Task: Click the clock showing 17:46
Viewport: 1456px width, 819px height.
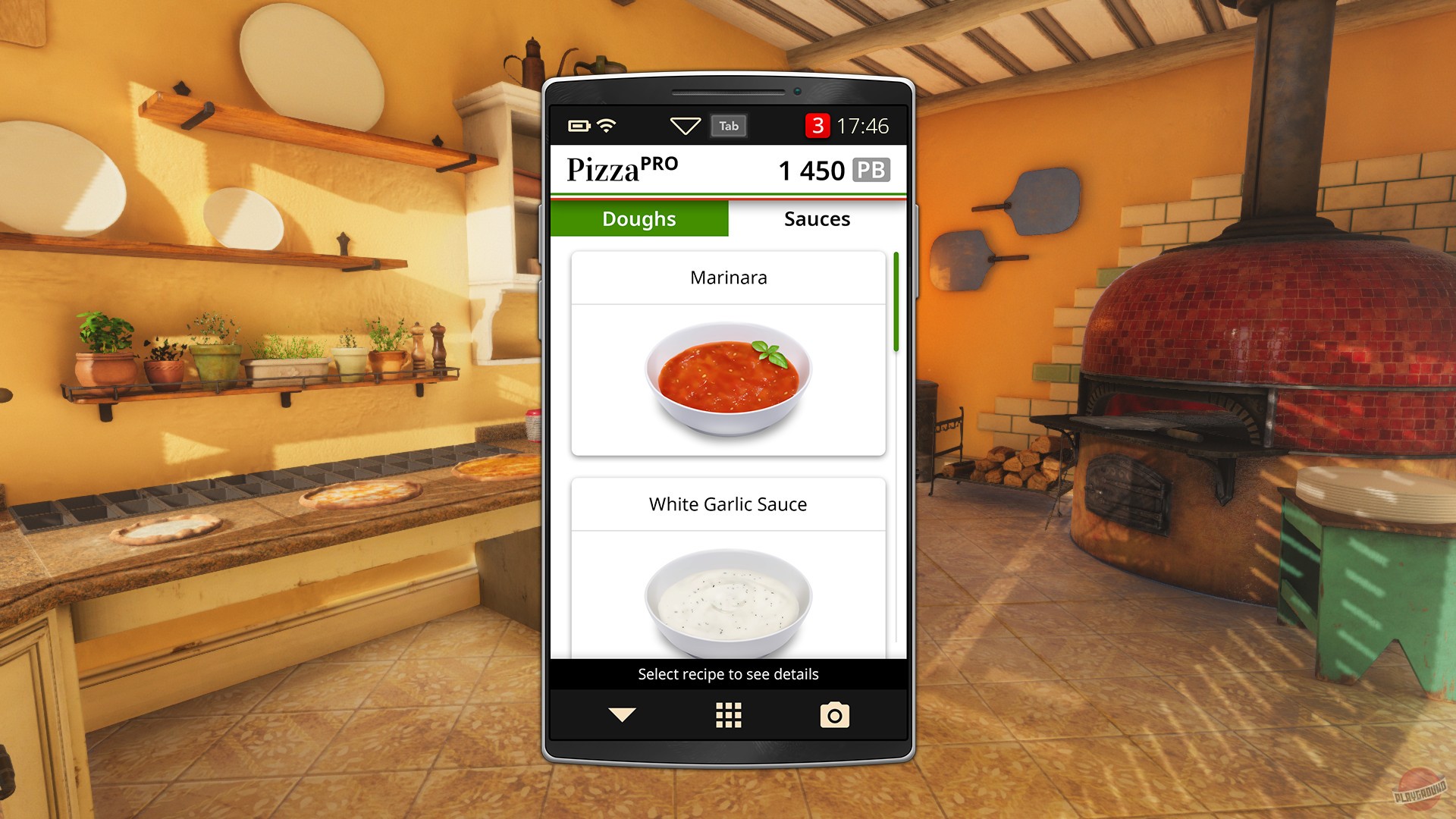Action: tap(864, 126)
